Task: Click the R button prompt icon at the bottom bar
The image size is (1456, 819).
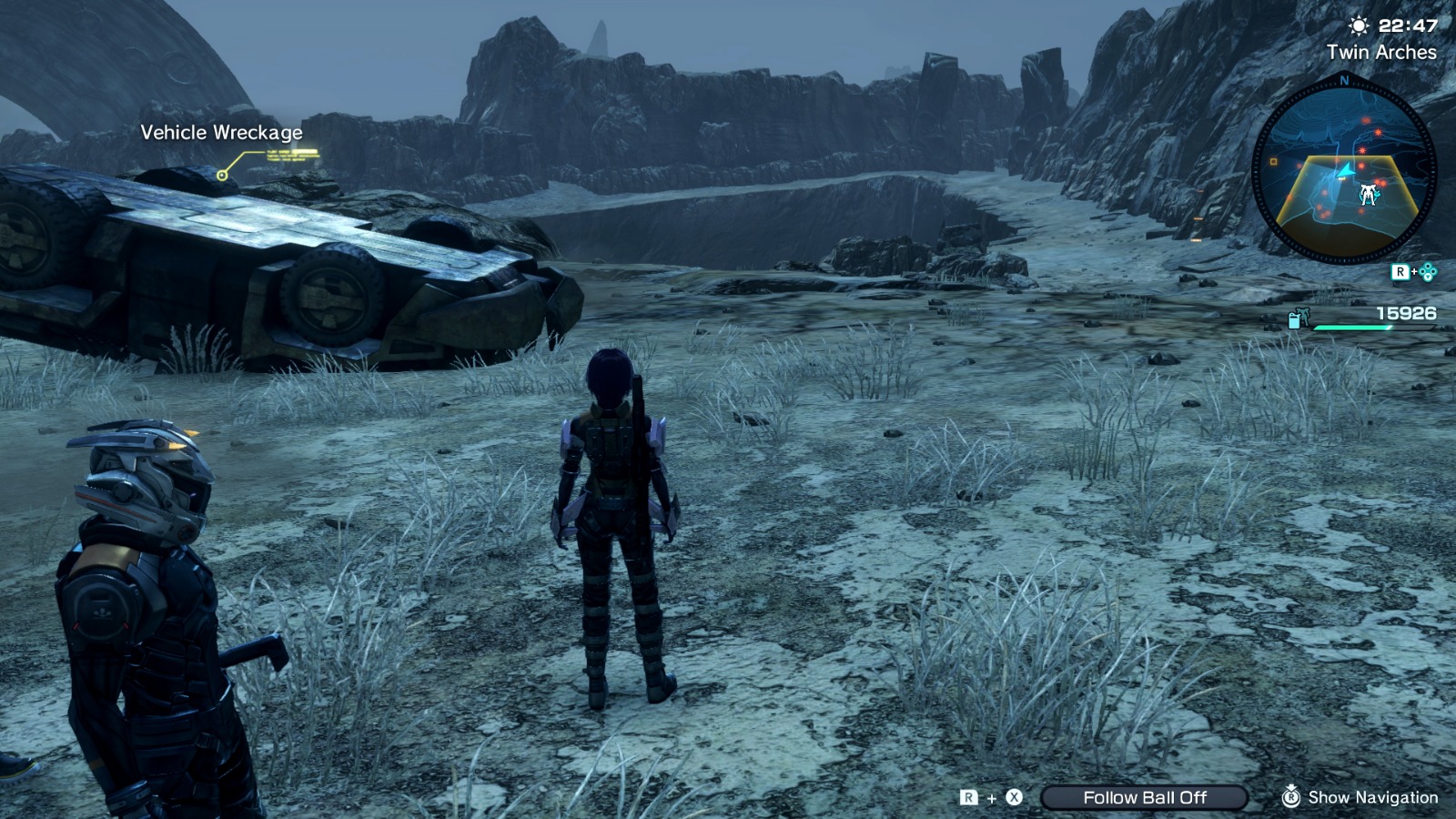Action: click(x=968, y=797)
